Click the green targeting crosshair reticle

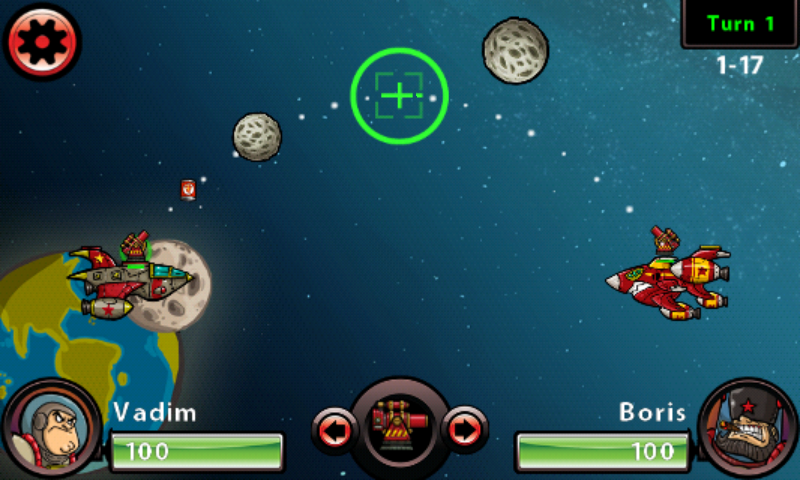(399, 96)
